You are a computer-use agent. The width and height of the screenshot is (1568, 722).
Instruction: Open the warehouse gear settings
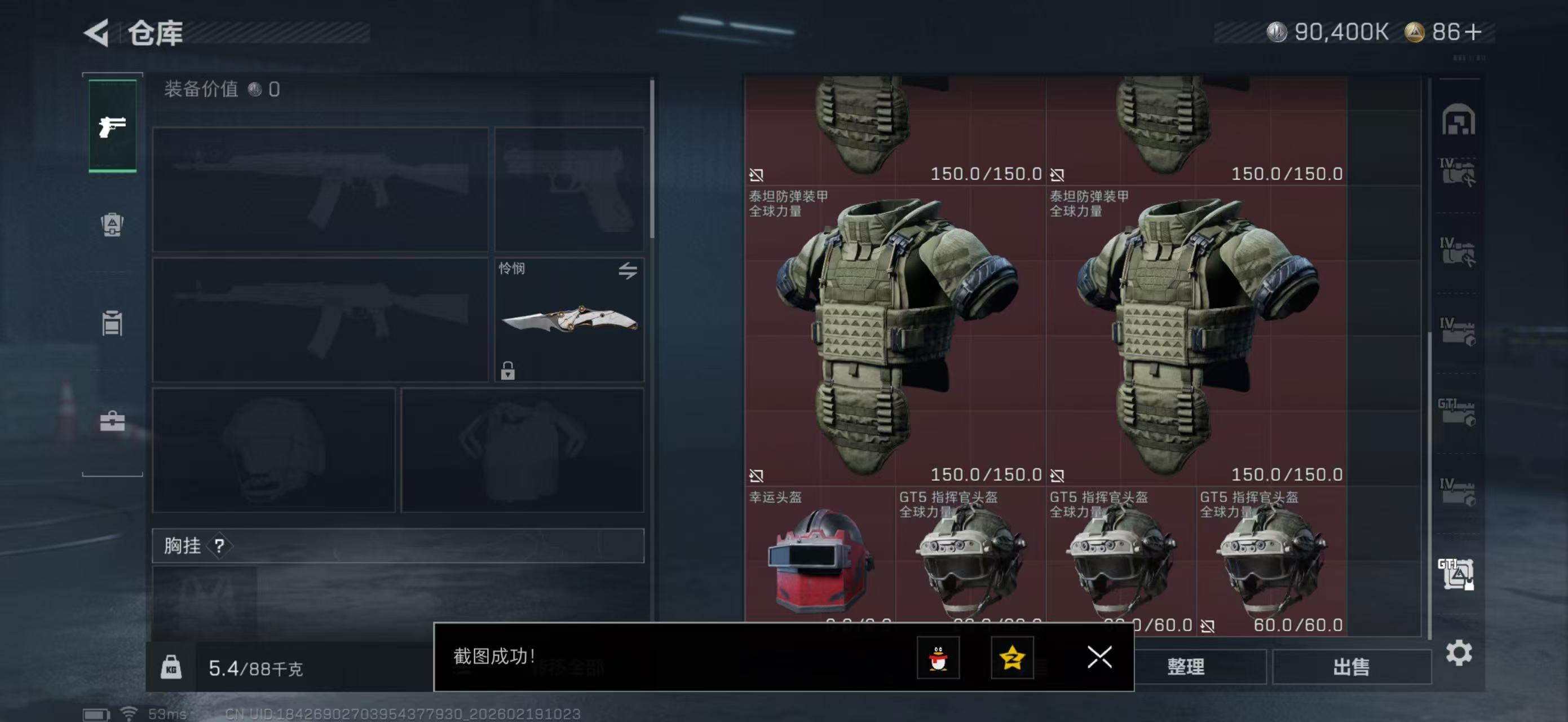click(1459, 653)
